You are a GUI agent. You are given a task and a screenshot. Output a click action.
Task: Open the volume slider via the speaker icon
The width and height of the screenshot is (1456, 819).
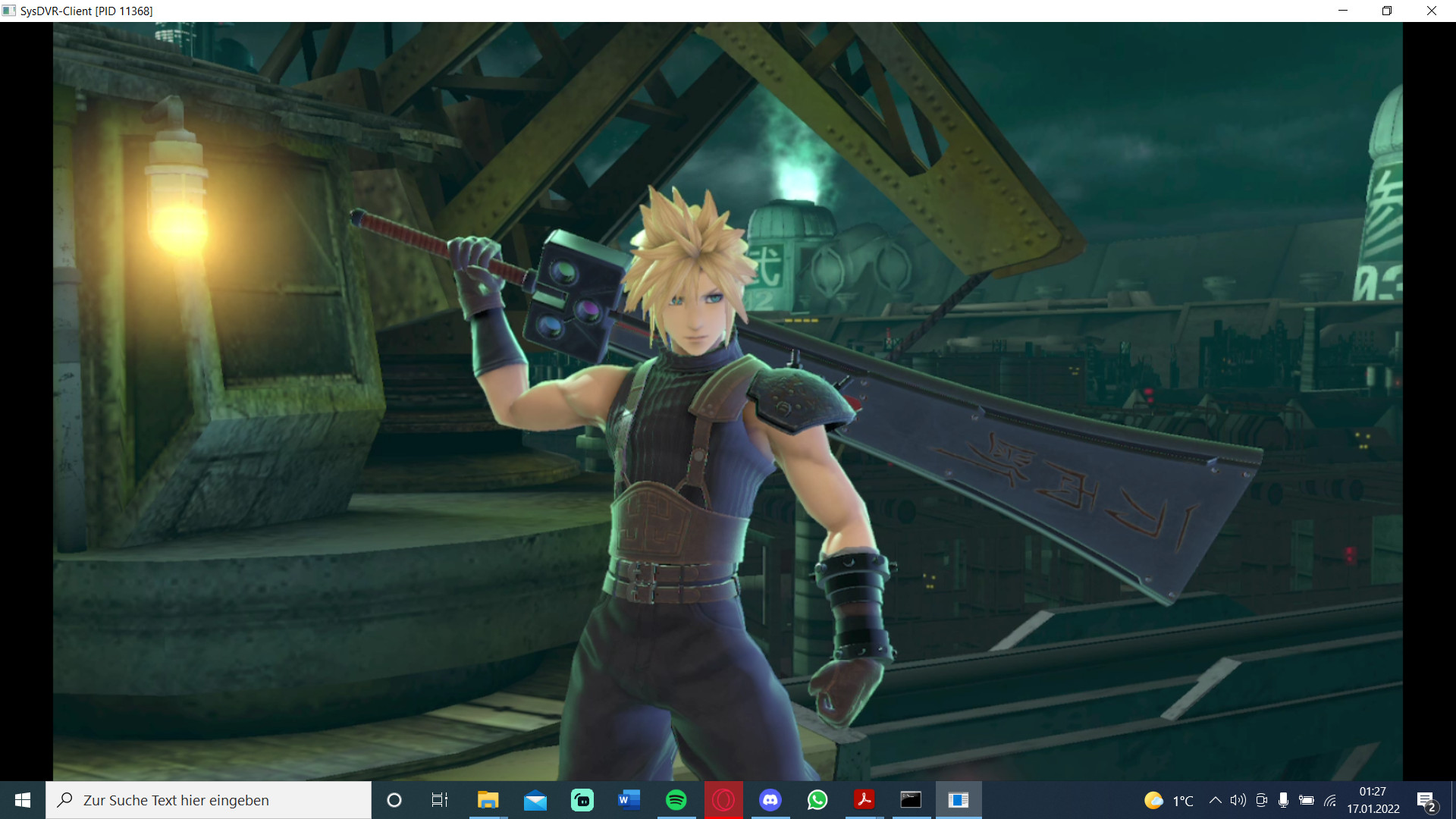(1238, 800)
